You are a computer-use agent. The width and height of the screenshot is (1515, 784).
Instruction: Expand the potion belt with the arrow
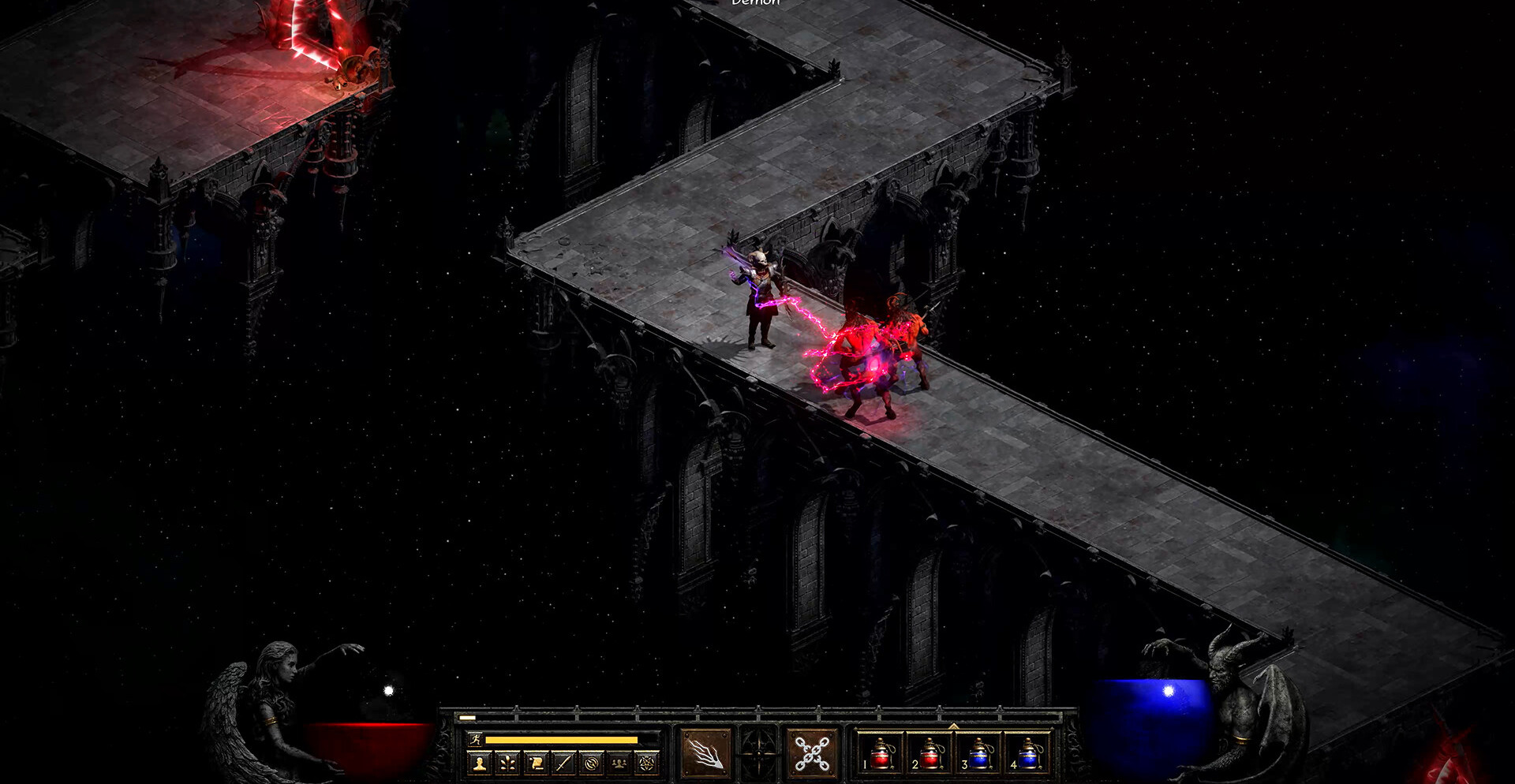[x=953, y=726]
